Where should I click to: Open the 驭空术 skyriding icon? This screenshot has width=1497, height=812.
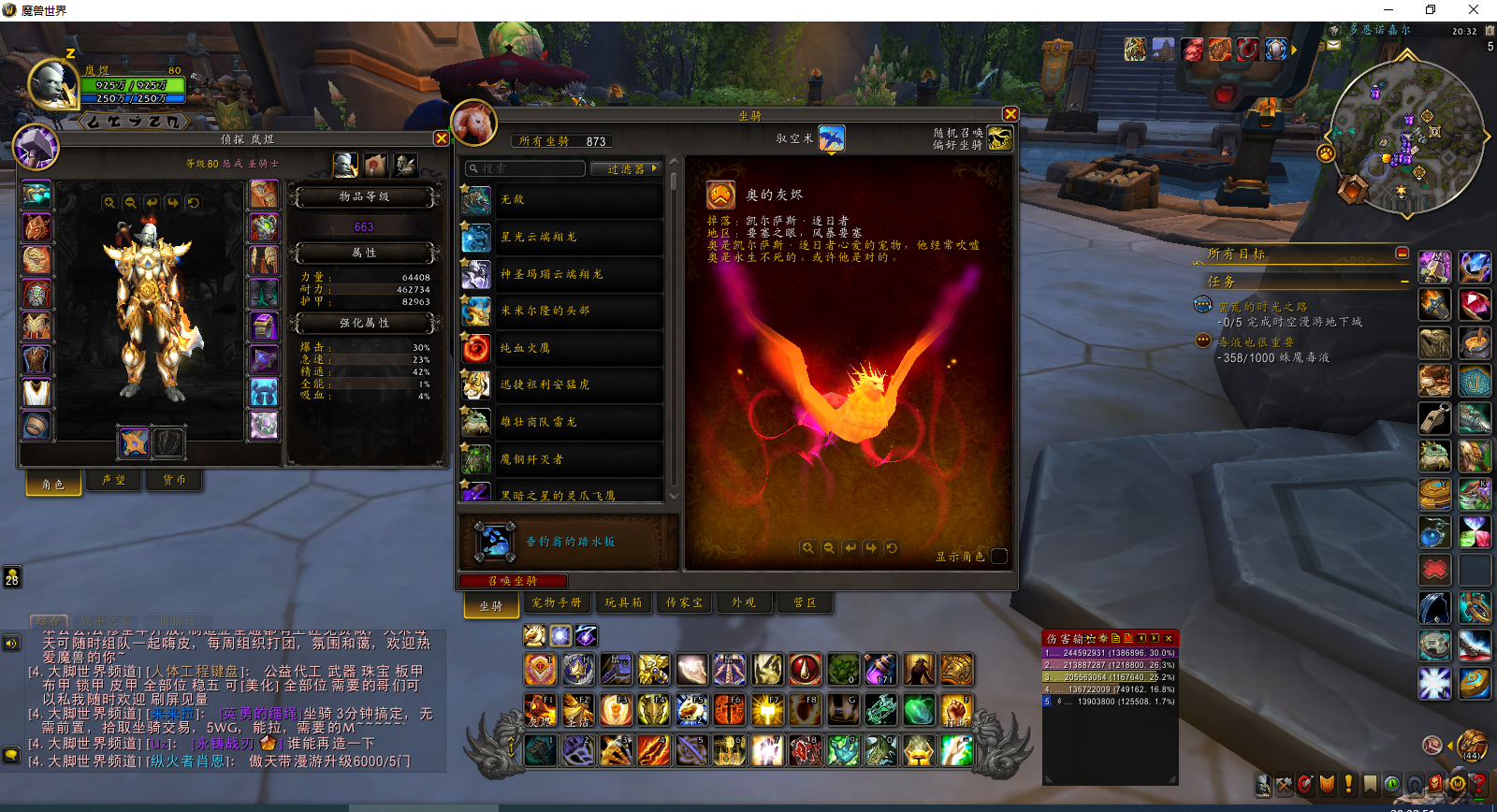point(832,138)
